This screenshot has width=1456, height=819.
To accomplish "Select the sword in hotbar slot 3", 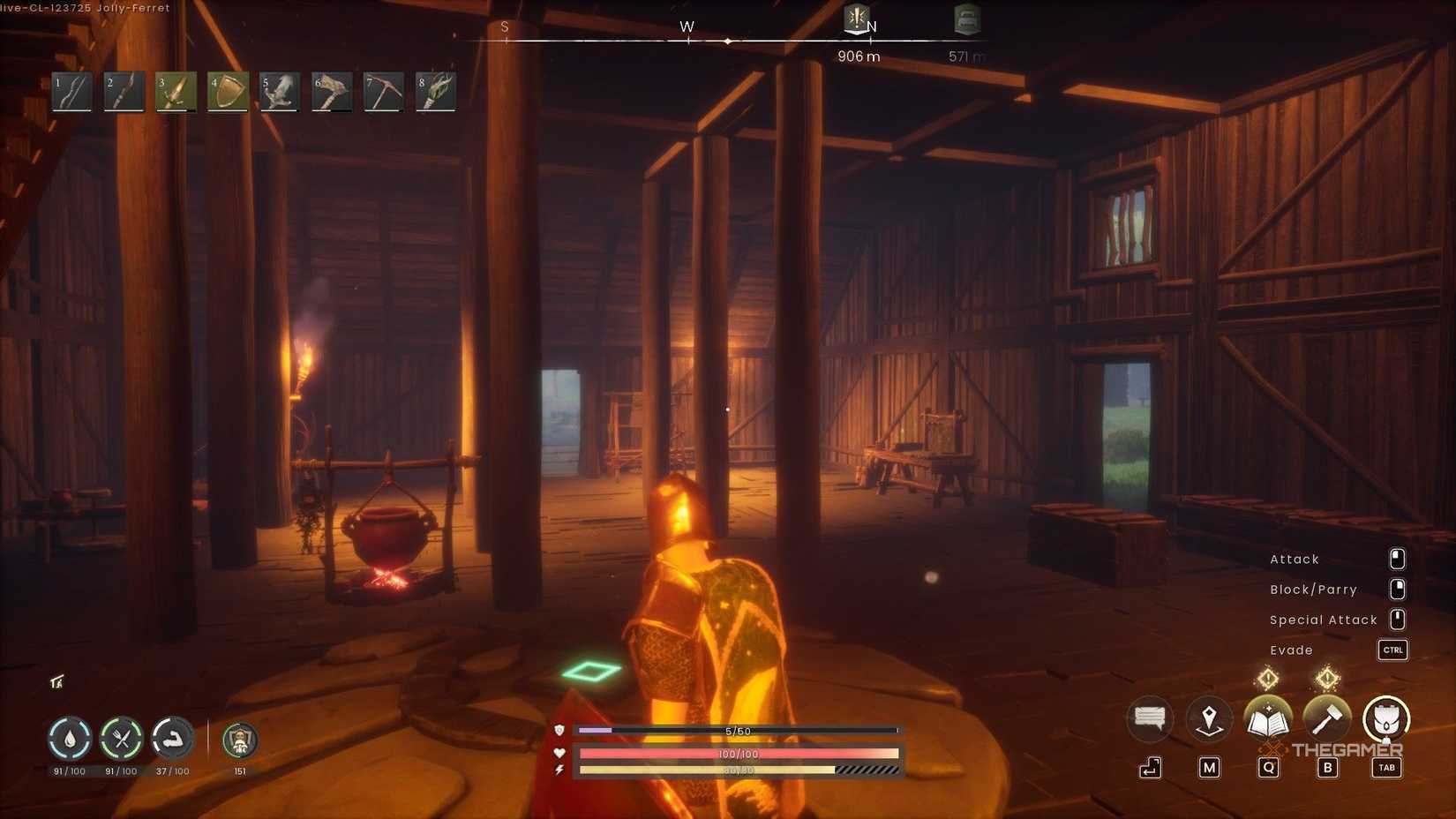I will pyautogui.click(x=175, y=91).
